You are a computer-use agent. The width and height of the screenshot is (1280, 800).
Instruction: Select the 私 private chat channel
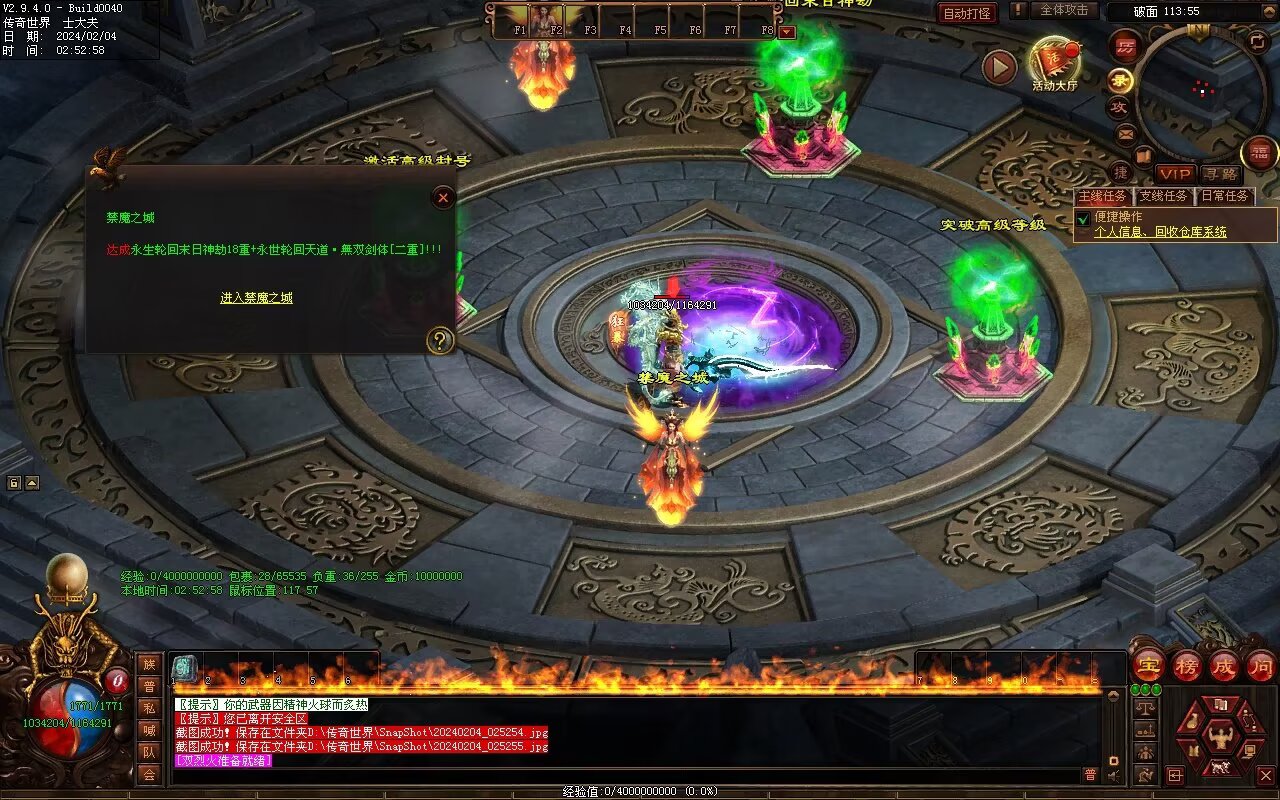(149, 708)
